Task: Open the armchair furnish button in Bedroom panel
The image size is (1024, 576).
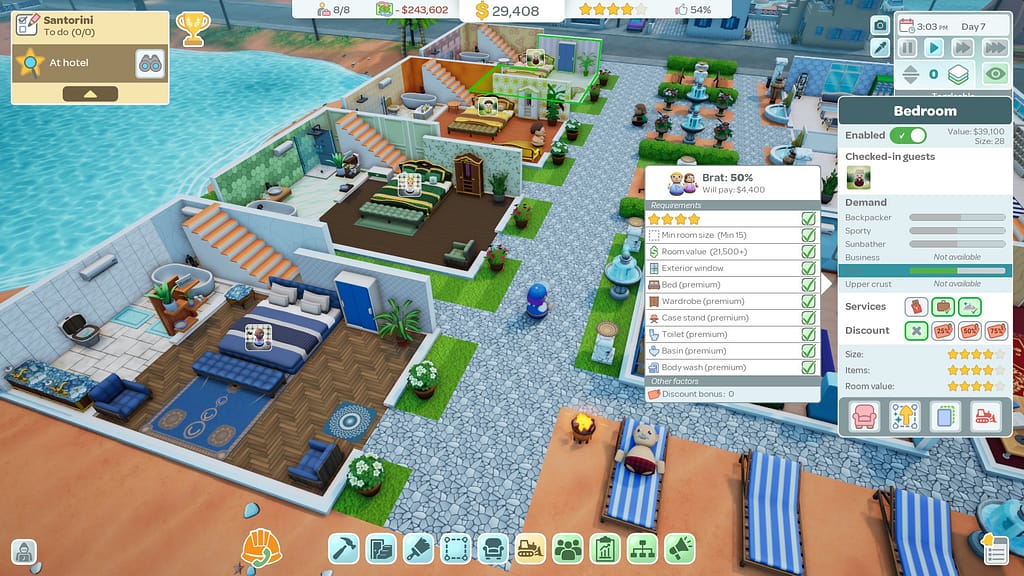Action: click(x=864, y=417)
